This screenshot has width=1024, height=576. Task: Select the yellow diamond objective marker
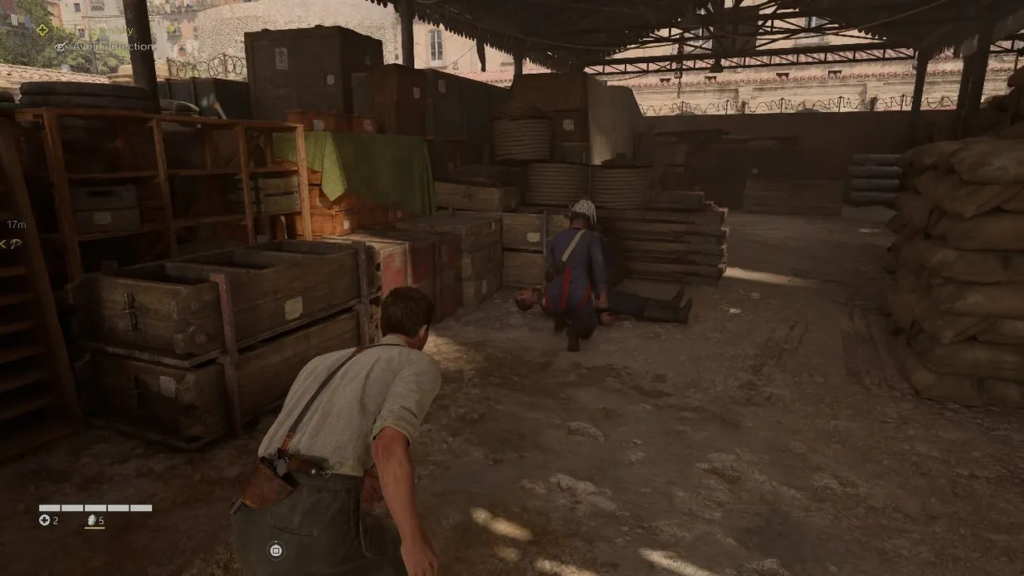[43, 30]
